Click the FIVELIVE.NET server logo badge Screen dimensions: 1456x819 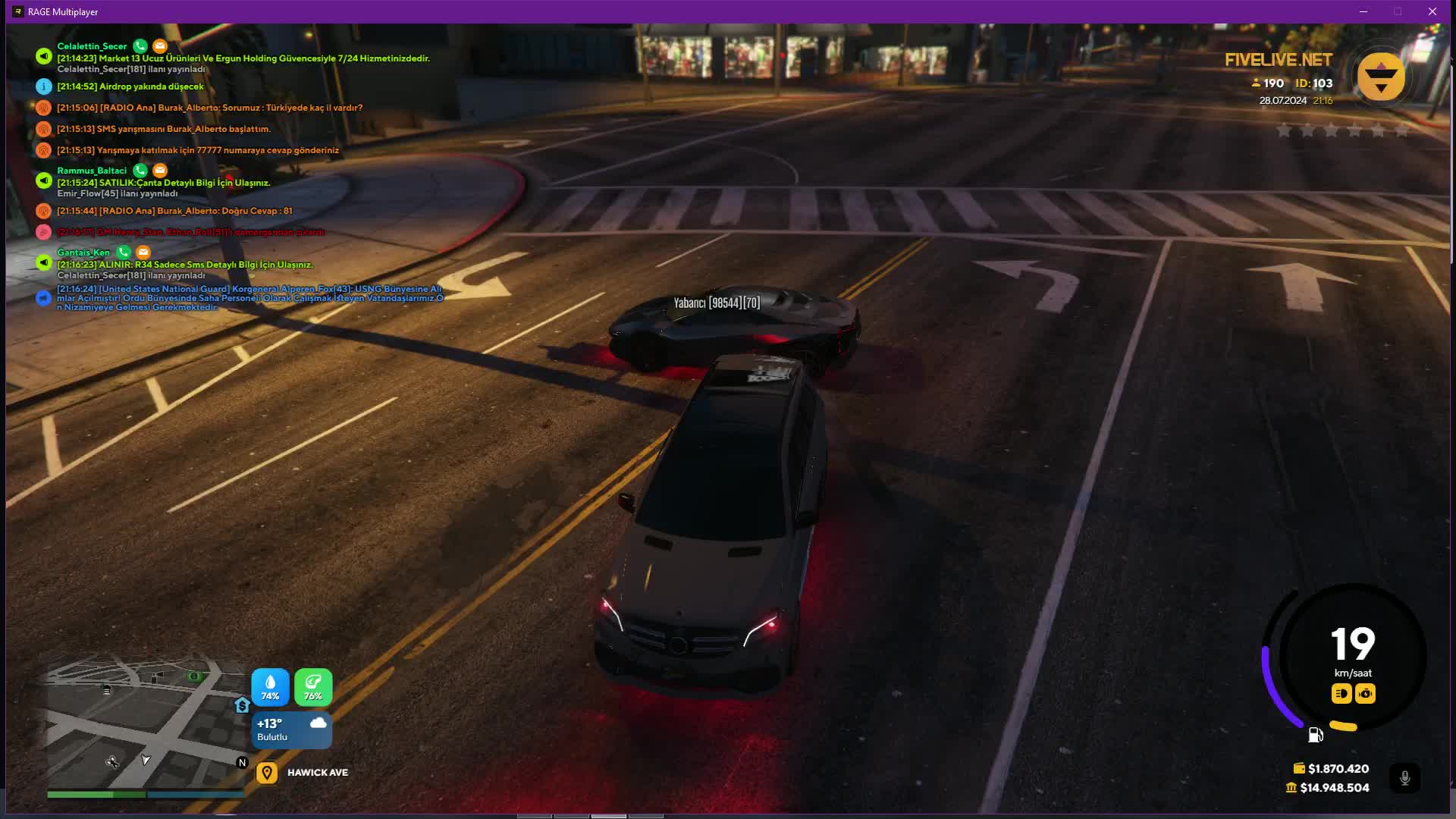1381,77
